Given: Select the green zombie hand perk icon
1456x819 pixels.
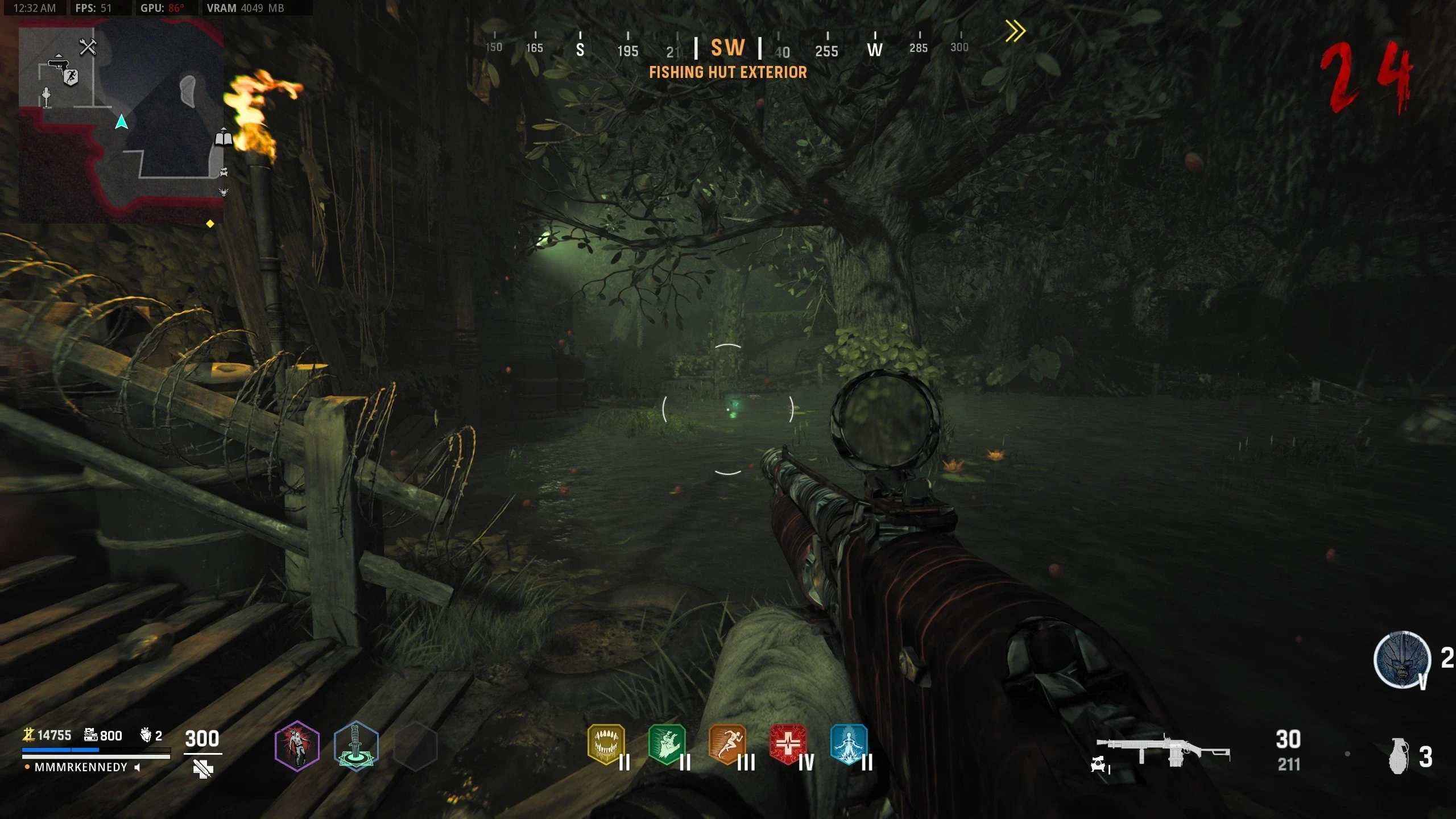Looking at the screenshot, I should pos(667,743).
